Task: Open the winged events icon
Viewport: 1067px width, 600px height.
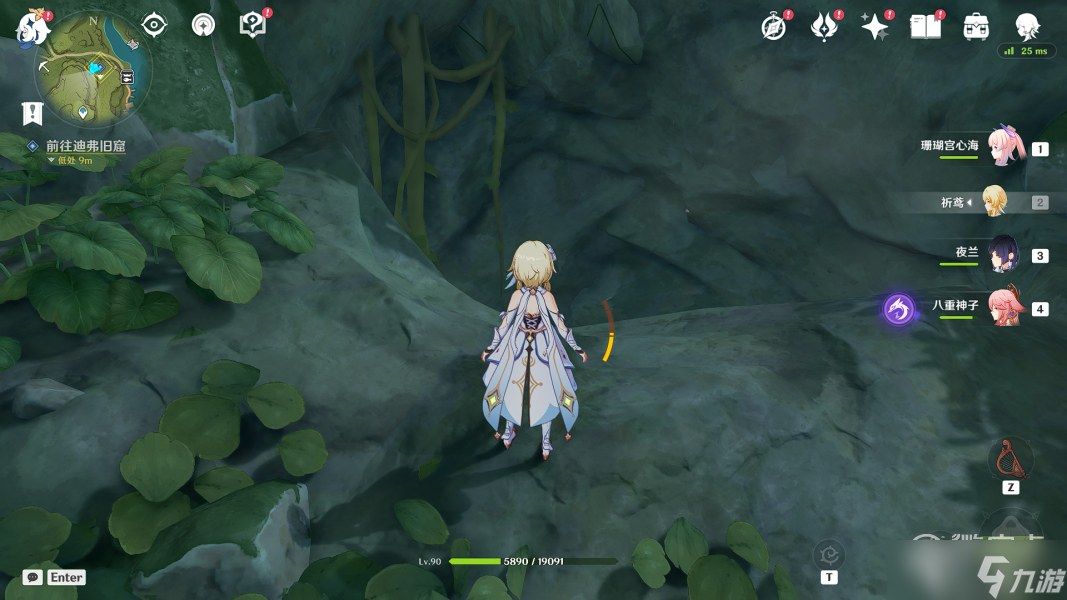Action: (824, 27)
